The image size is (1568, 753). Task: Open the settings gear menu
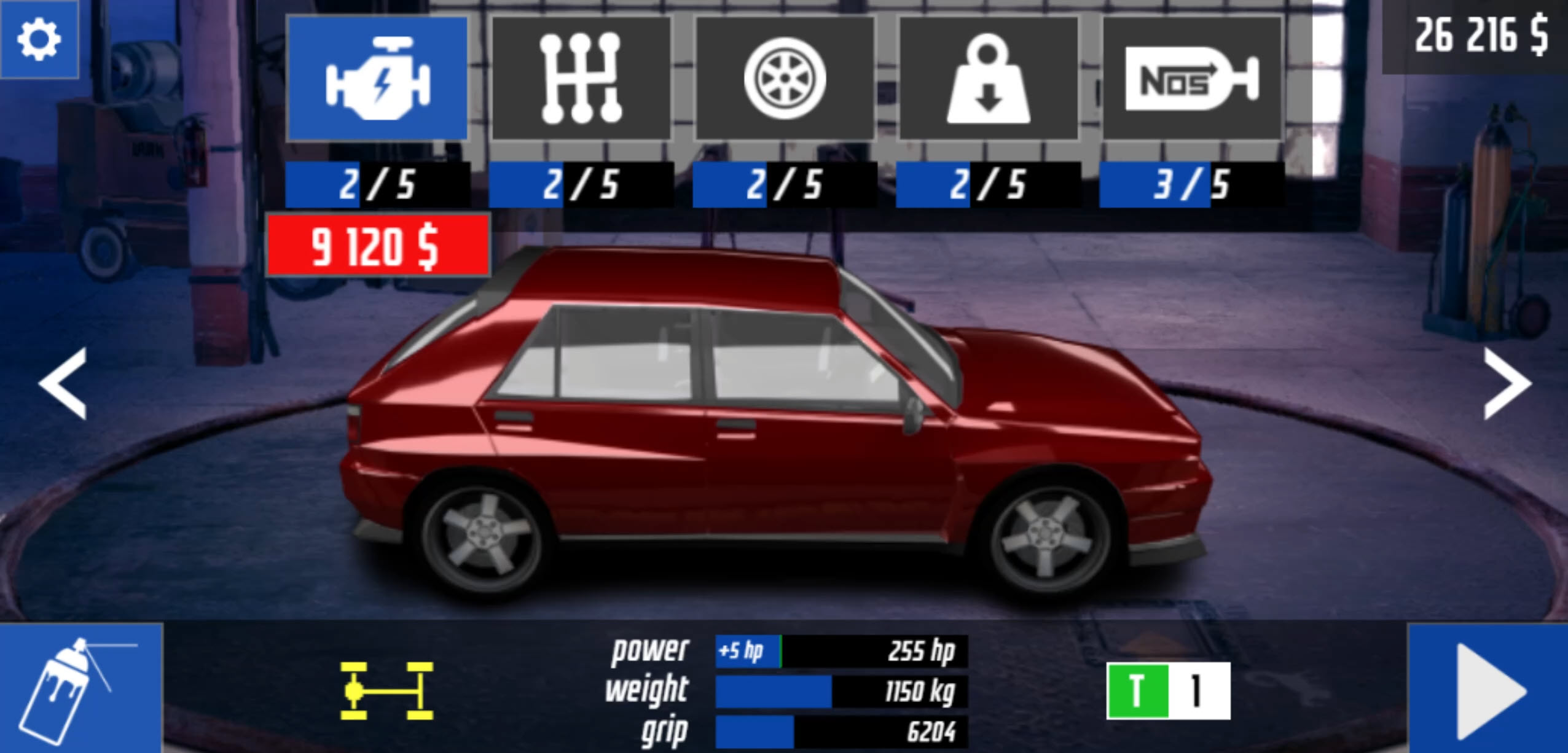(x=38, y=38)
